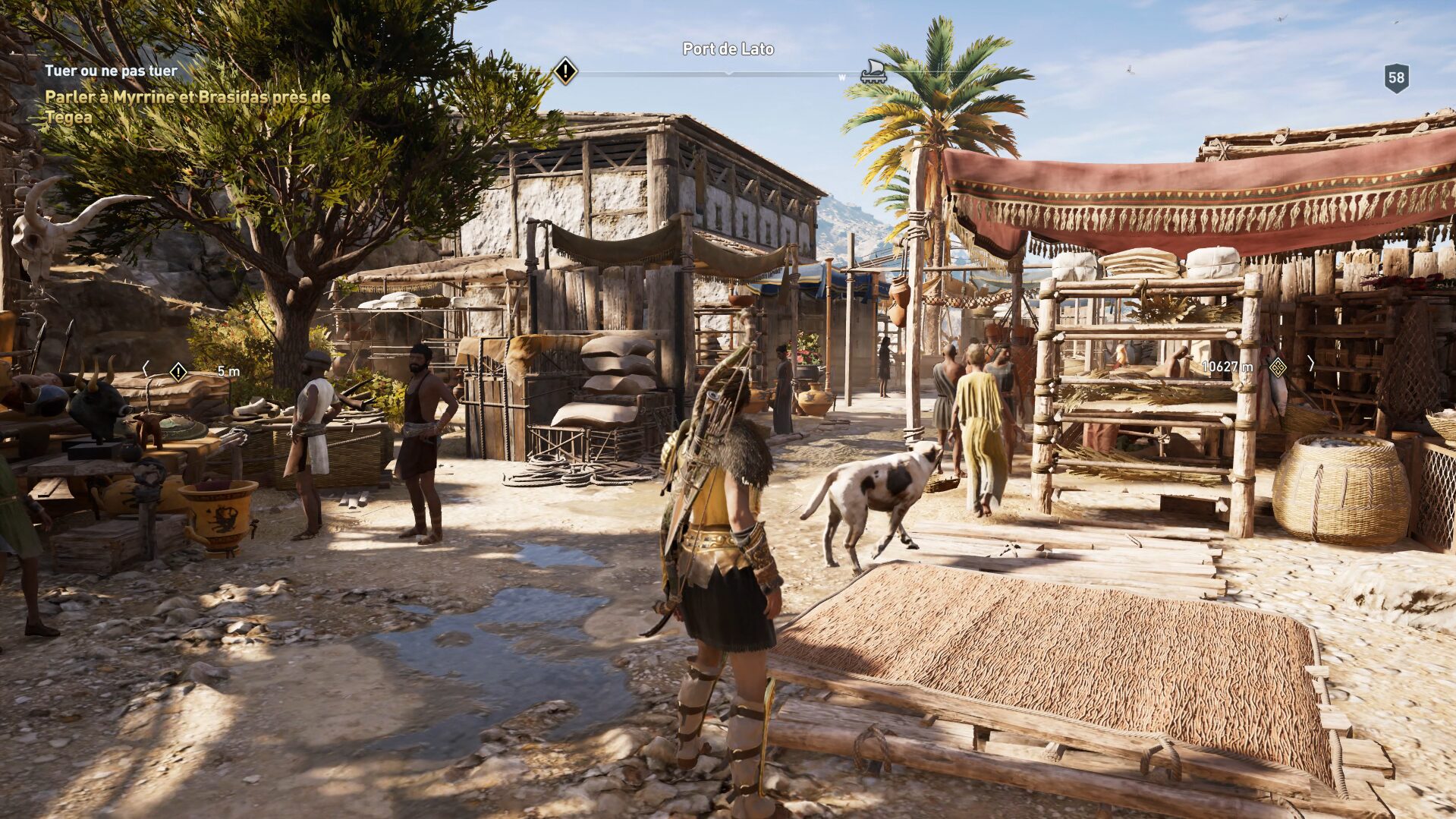Click the W cardinal marker on the compass
Screen dimensions: 1456x819
tap(841, 76)
